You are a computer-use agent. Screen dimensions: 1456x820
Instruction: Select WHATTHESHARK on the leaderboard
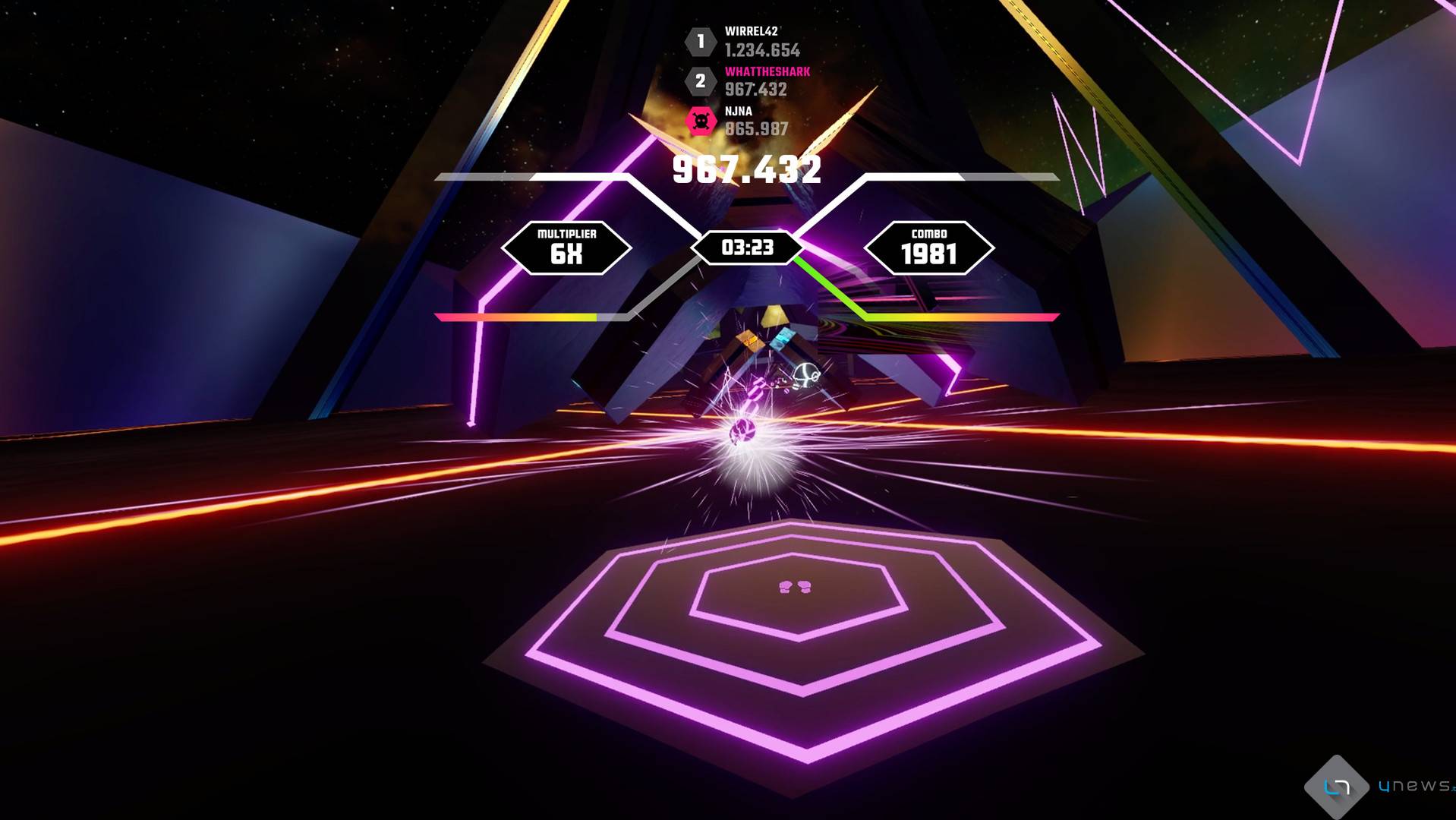coord(770,72)
